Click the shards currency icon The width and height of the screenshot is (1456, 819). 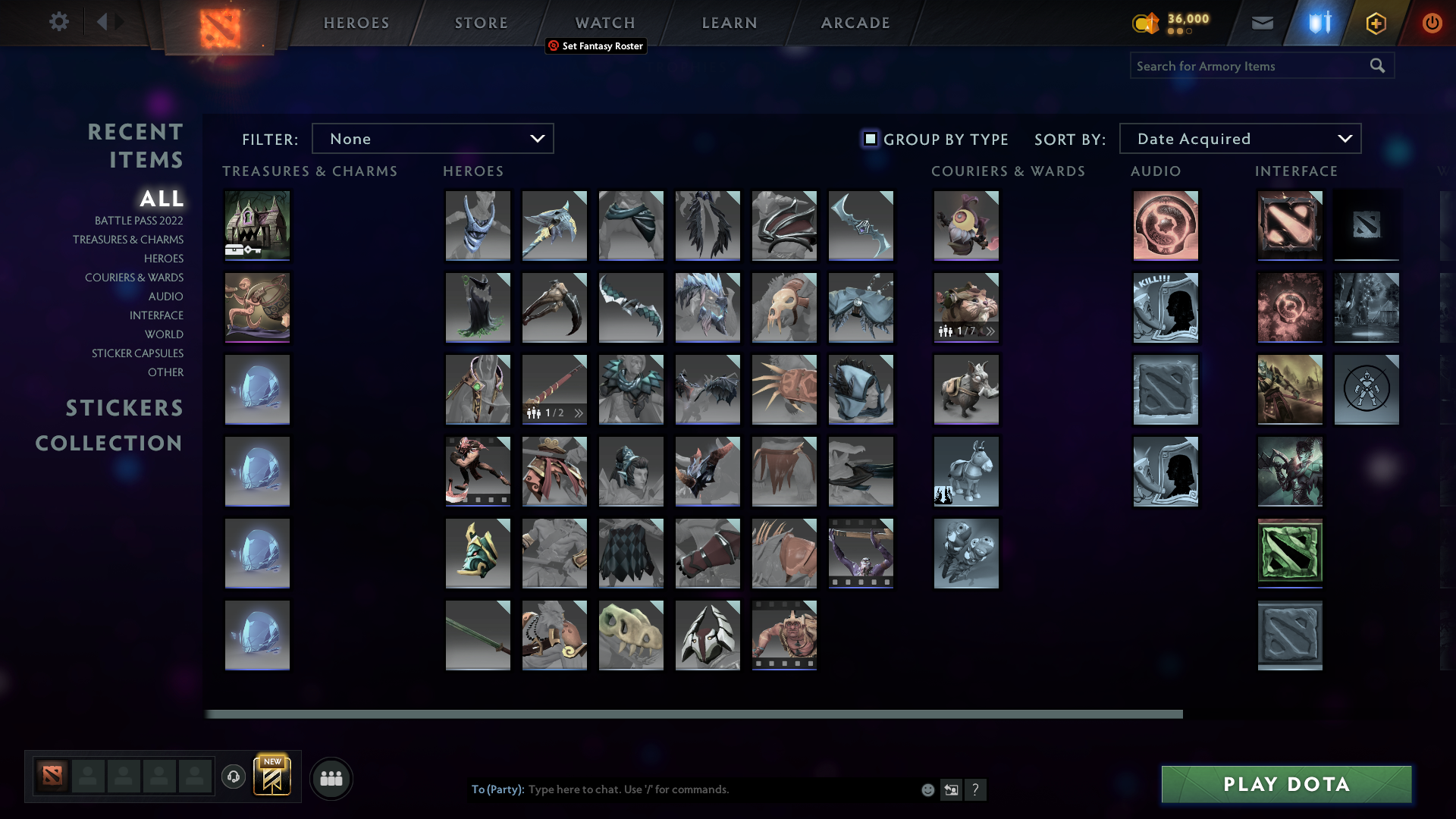pos(1146,24)
